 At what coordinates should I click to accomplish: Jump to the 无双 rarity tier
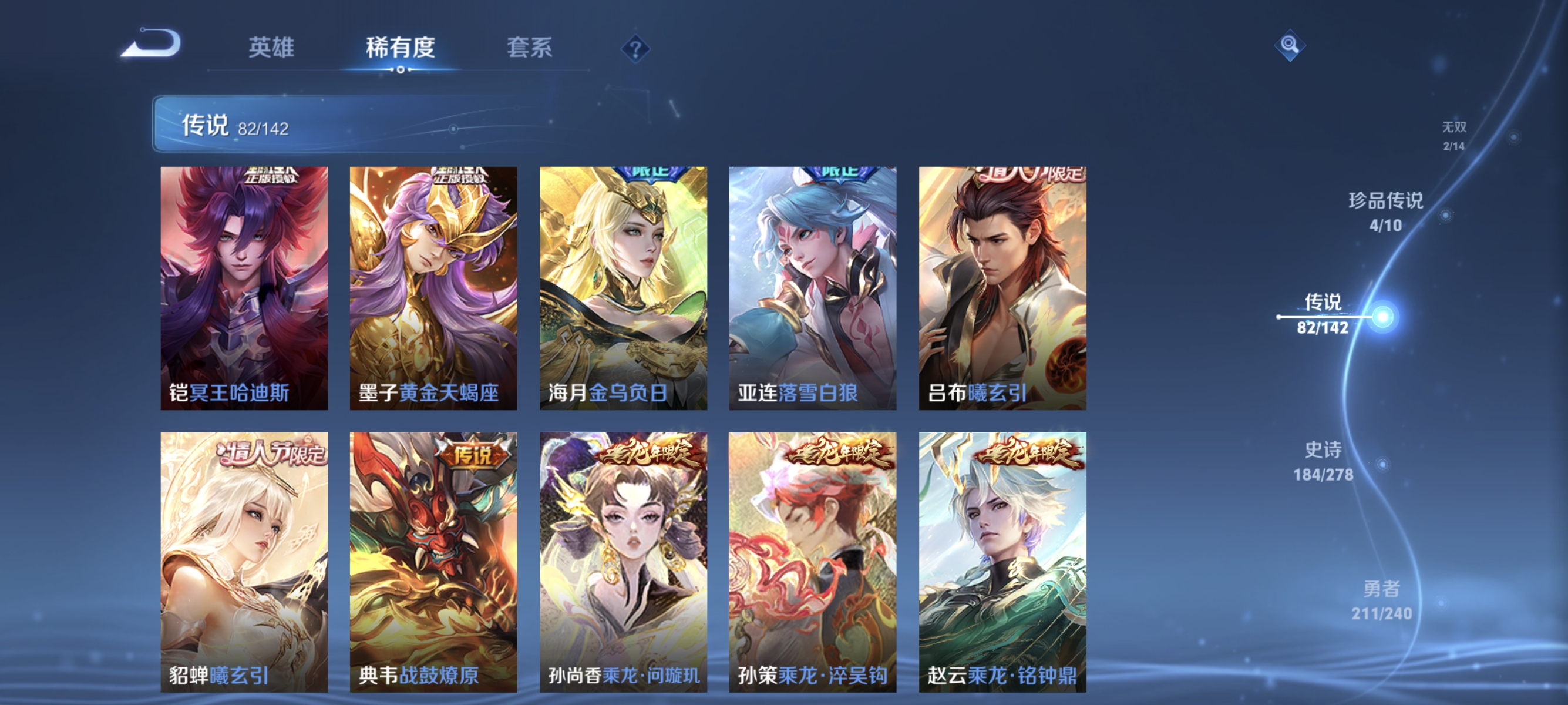(1455, 135)
